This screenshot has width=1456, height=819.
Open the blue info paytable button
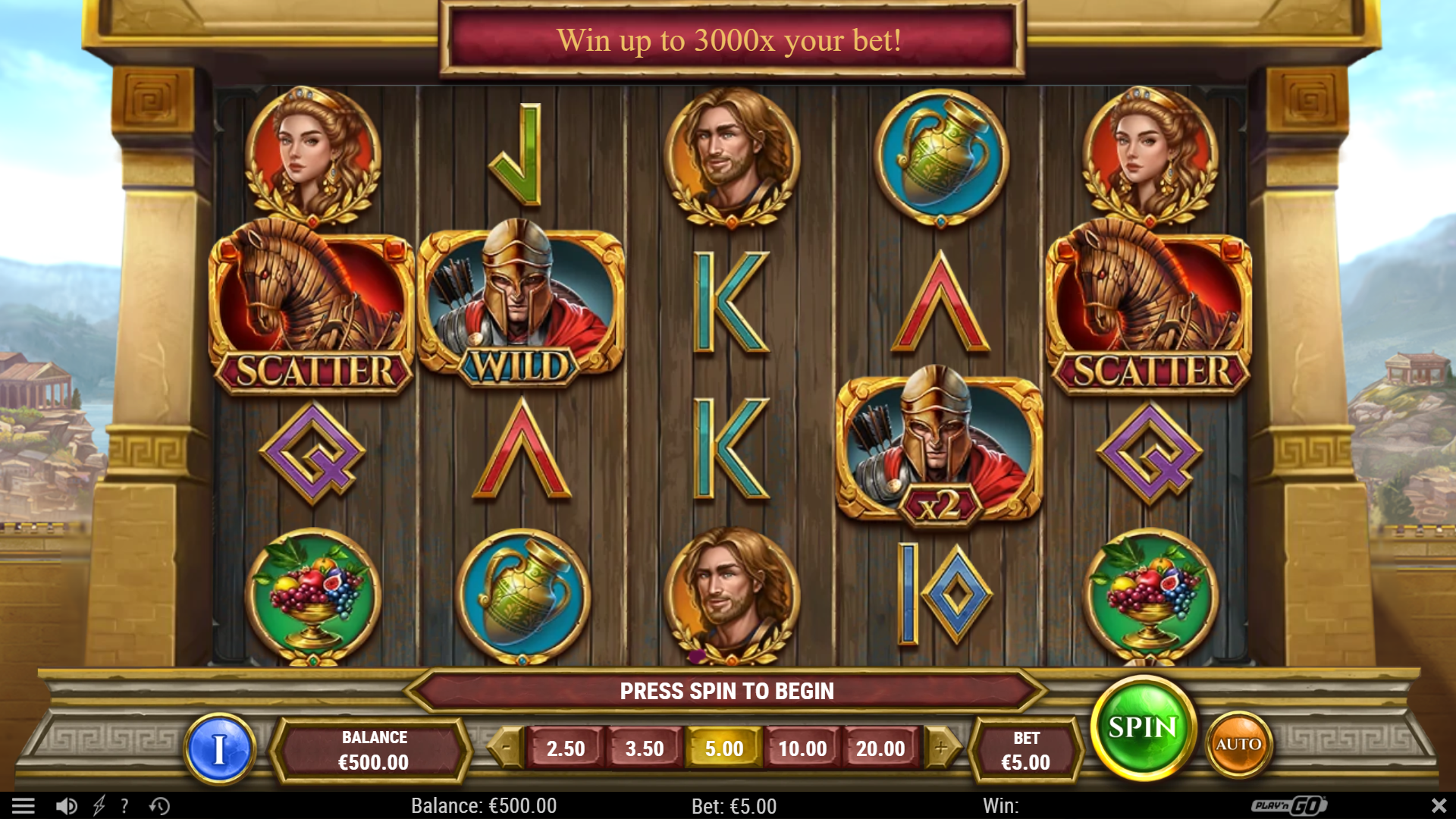220,749
